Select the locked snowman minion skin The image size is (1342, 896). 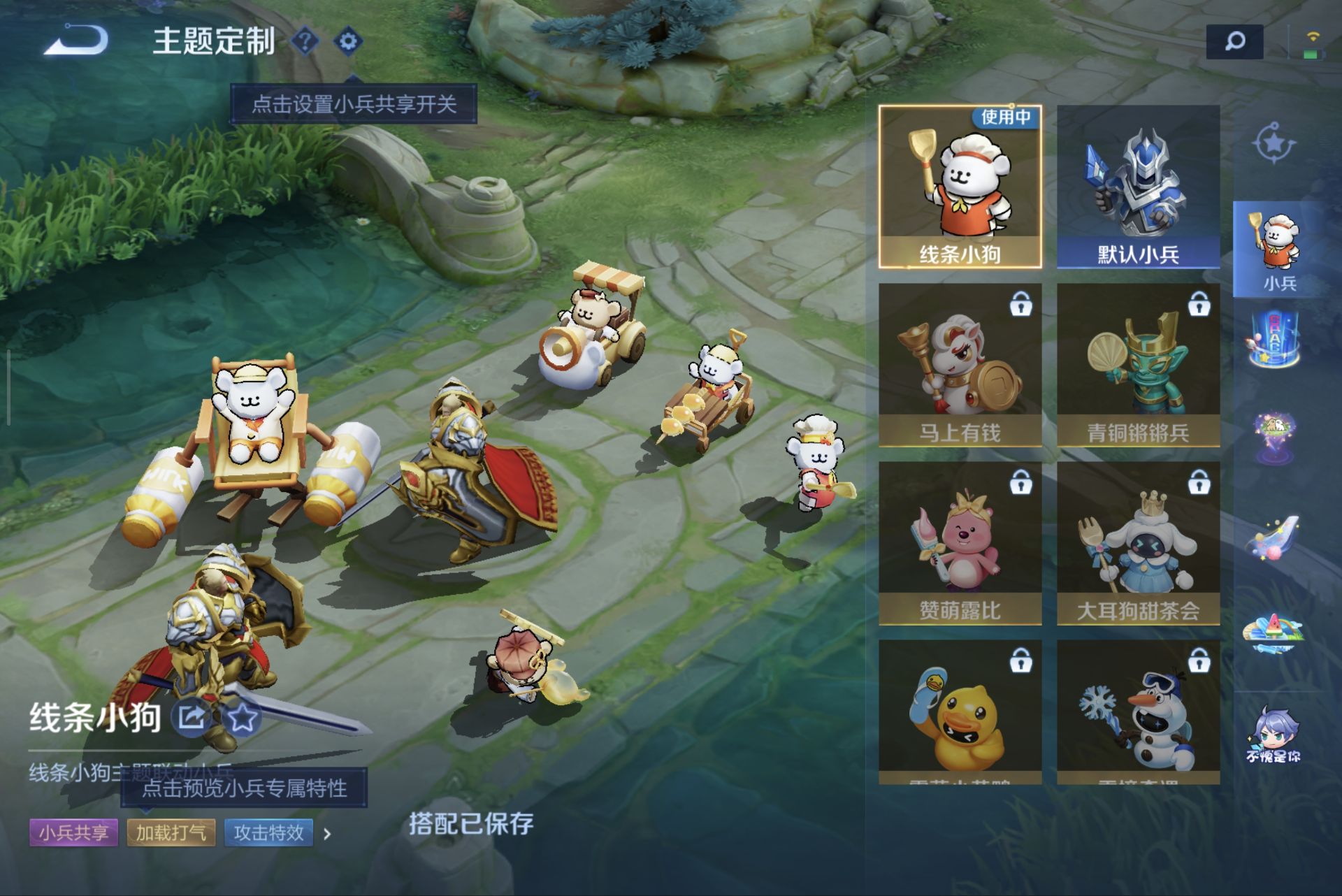pyautogui.click(x=1138, y=711)
